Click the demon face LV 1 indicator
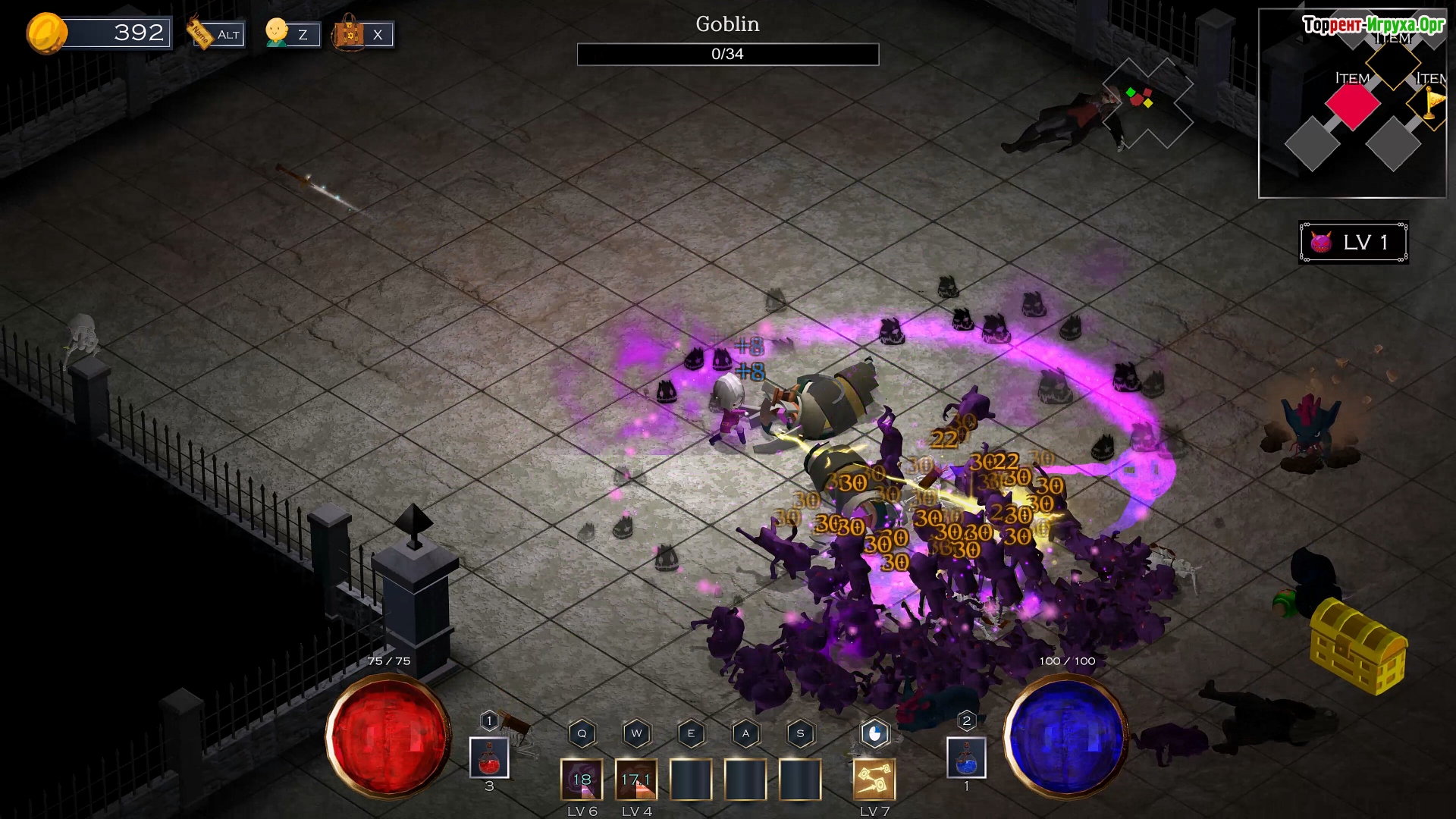 pos(1354,243)
